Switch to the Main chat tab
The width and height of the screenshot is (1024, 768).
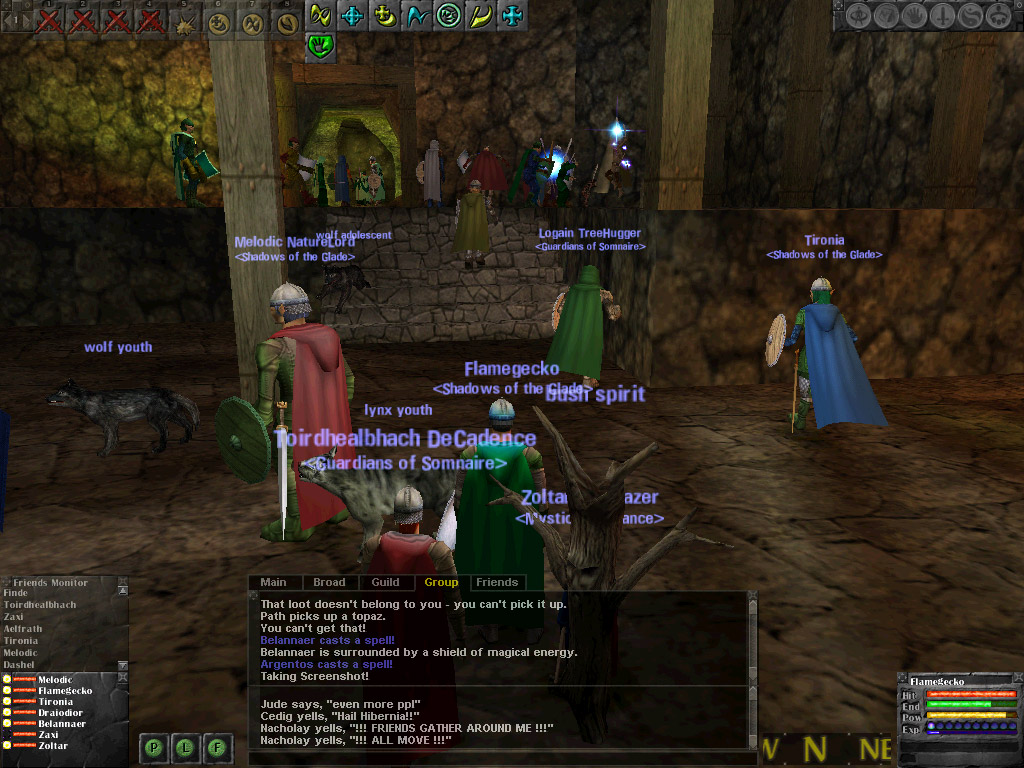point(273,582)
